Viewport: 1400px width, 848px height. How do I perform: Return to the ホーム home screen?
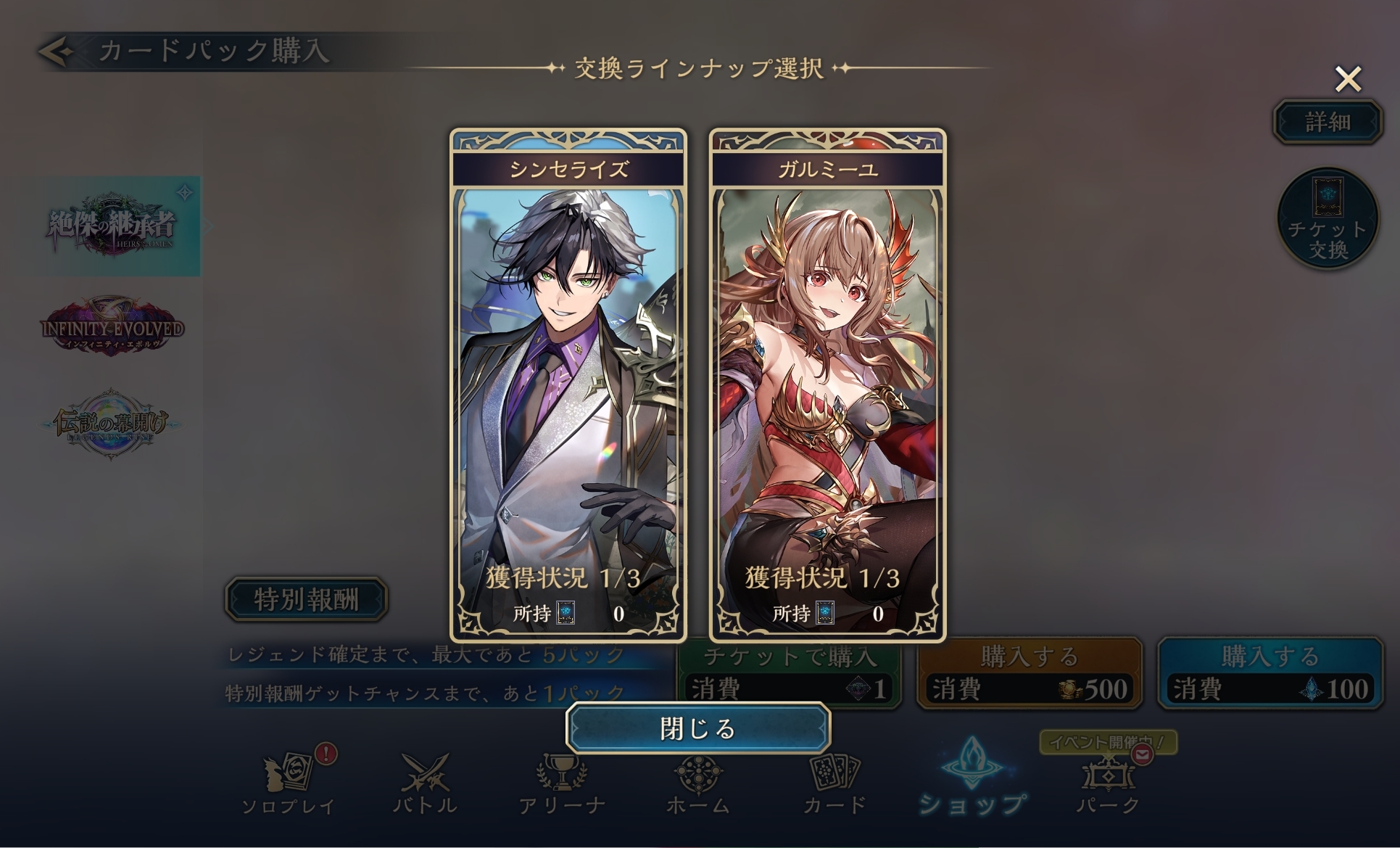coord(697,783)
